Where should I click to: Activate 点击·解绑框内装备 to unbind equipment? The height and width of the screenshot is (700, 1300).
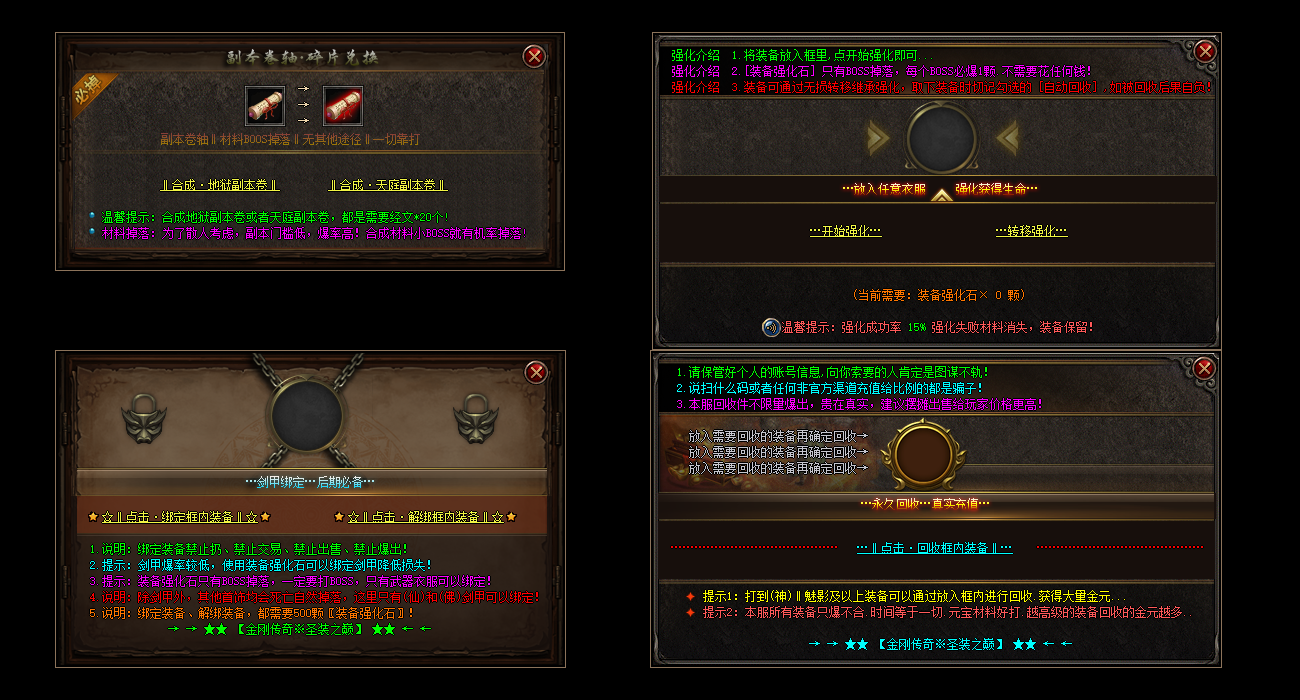(425, 517)
